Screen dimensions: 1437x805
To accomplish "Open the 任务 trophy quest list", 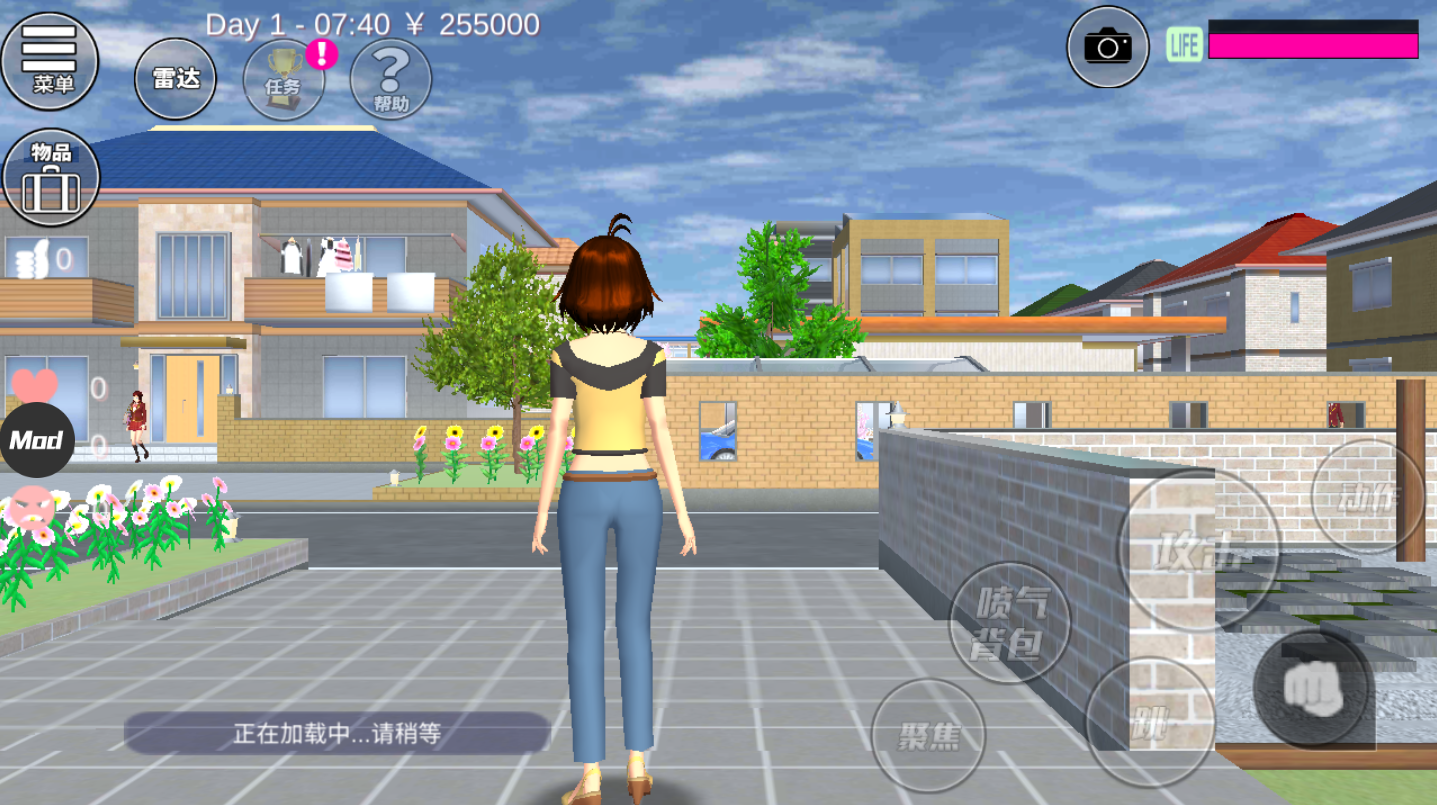I will pos(284,80).
